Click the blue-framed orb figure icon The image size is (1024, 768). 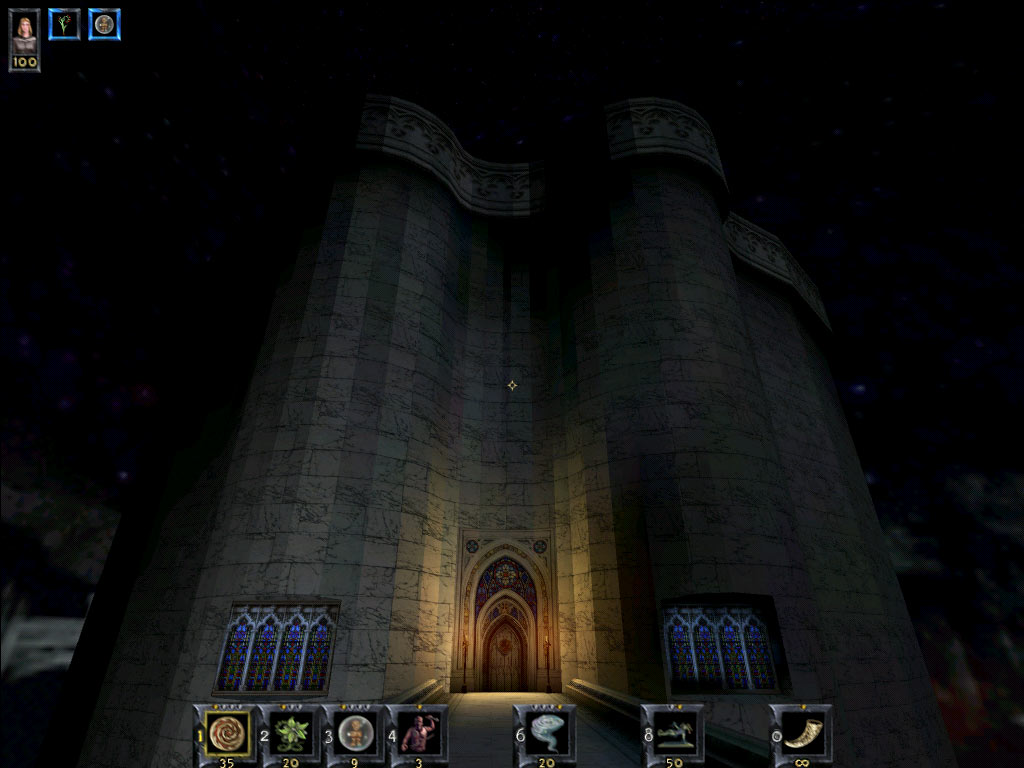tap(104, 24)
